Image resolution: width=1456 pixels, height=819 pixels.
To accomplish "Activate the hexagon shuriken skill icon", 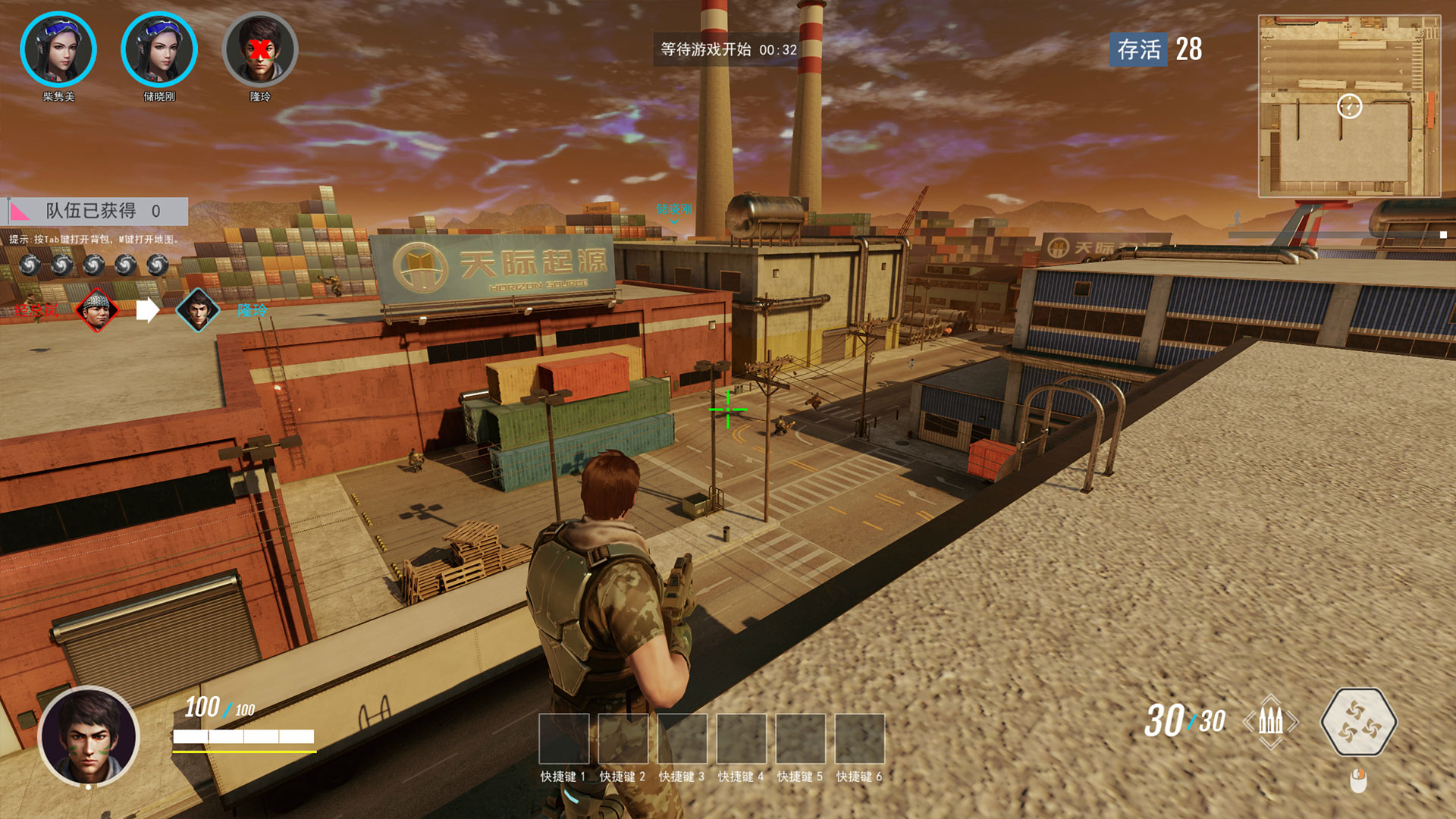I will 1358,722.
